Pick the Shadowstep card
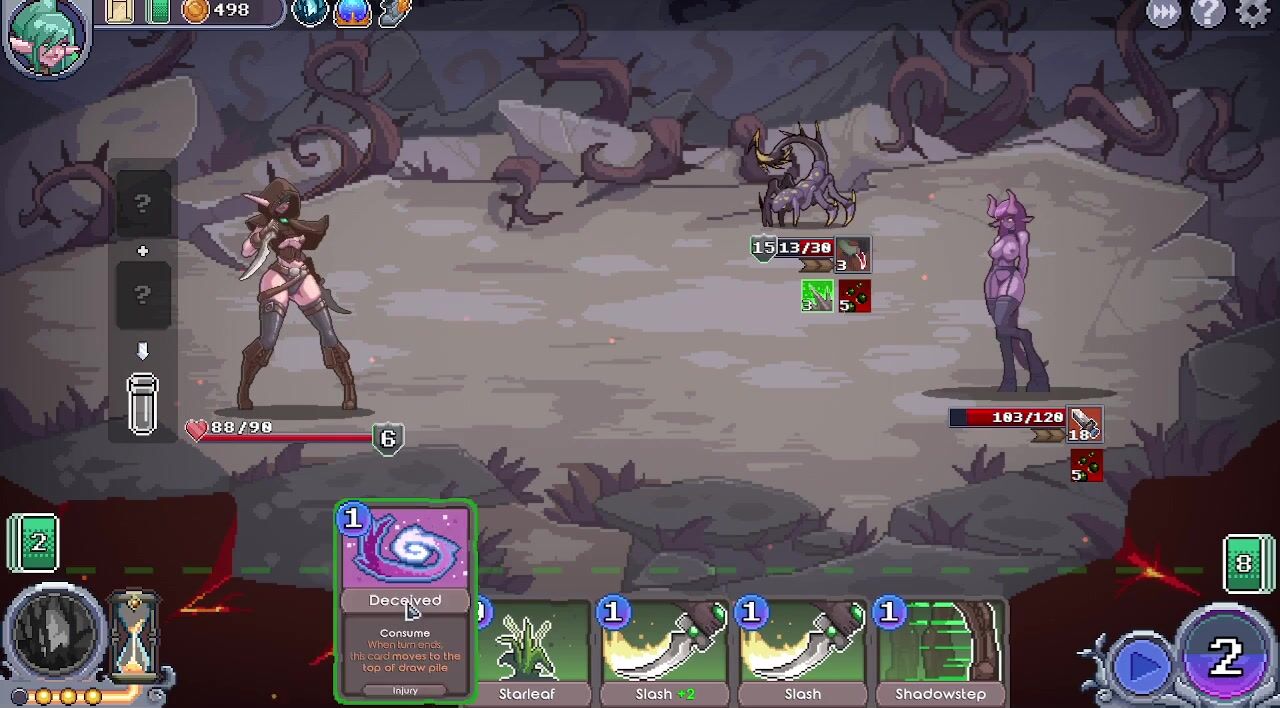The height and width of the screenshot is (708, 1280). click(x=940, y=652)
